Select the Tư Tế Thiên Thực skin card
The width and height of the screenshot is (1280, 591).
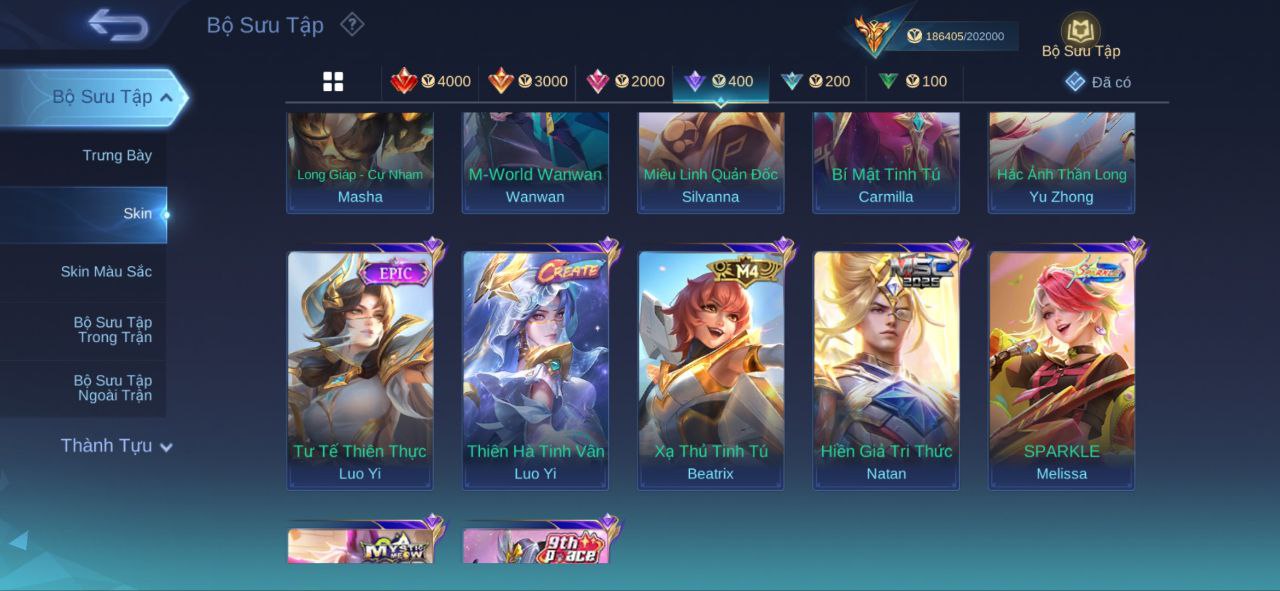click(x=360, y=370)
